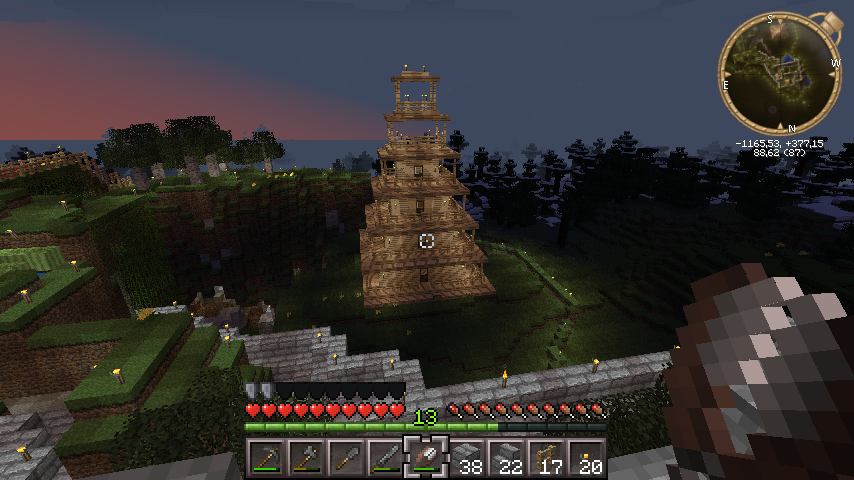Screen dimensions: 854x480
Task: Choose the shovel in the hotbar
Action: tap(346, 458)
